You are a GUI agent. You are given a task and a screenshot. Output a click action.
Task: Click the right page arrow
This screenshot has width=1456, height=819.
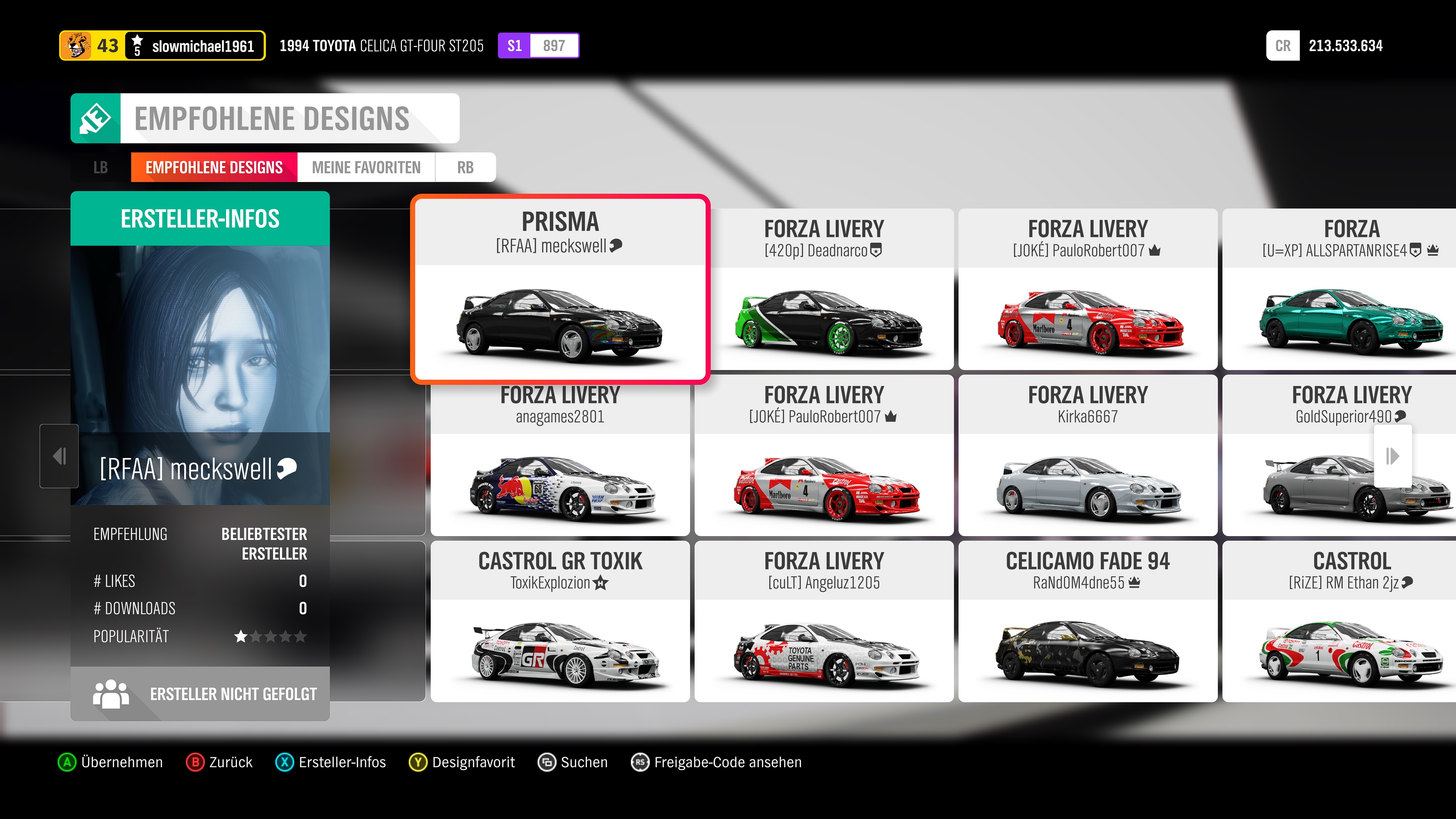coord(1392,455)
